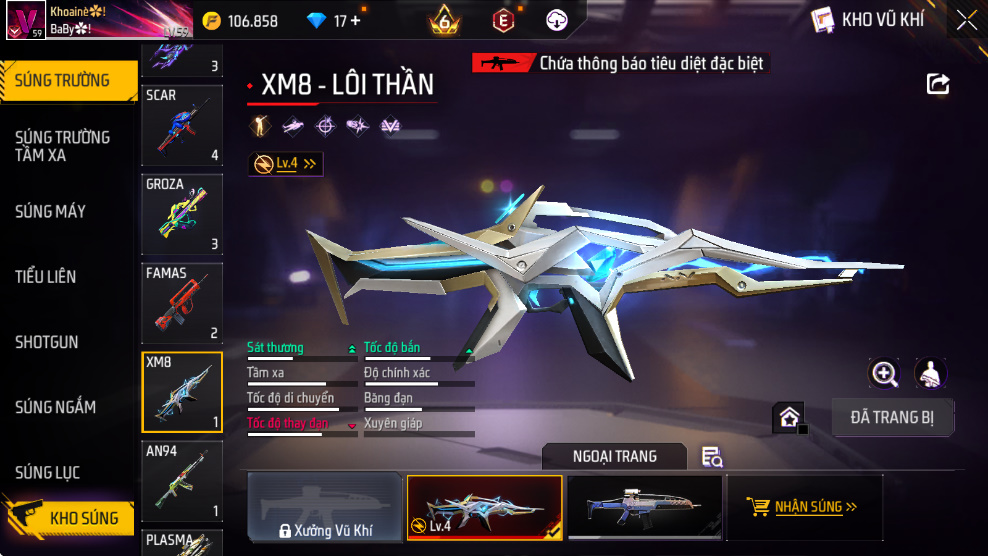Select the Súng Trường category
The height and width of the screenshot is (556, 988).
pos(63,81)
